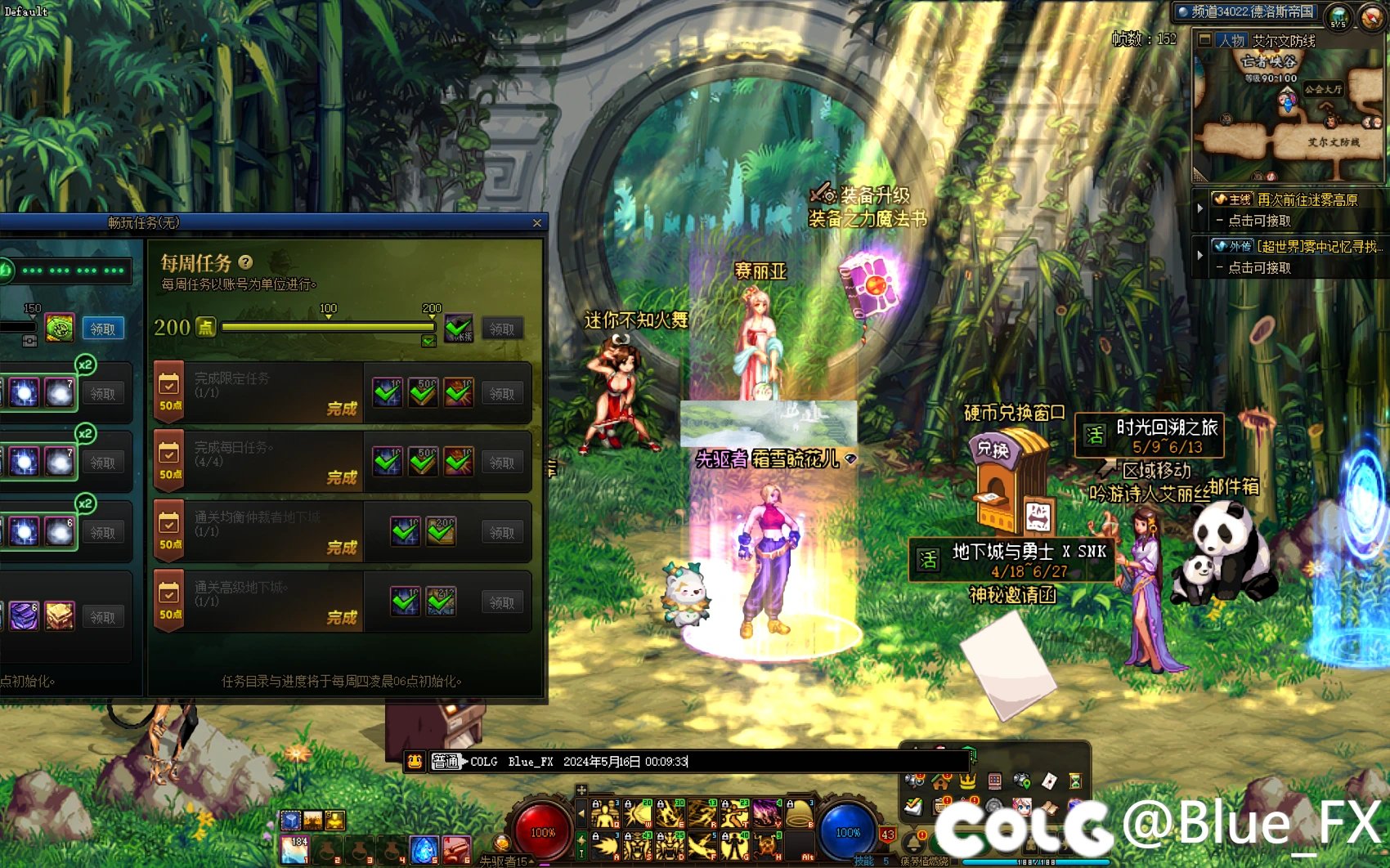Screen dimensions: 1390x868
Task: Claim reward for 通关均衡仲裁者地下城 task
Action: [502, 532]
